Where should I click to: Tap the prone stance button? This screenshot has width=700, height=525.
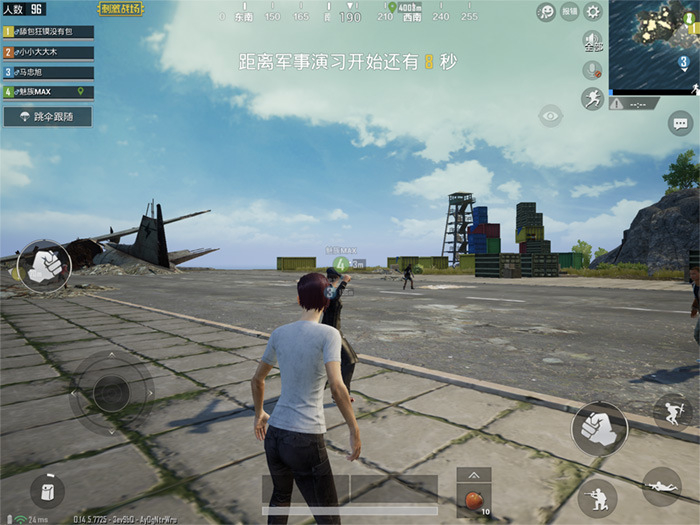click(x=661, y=486)
